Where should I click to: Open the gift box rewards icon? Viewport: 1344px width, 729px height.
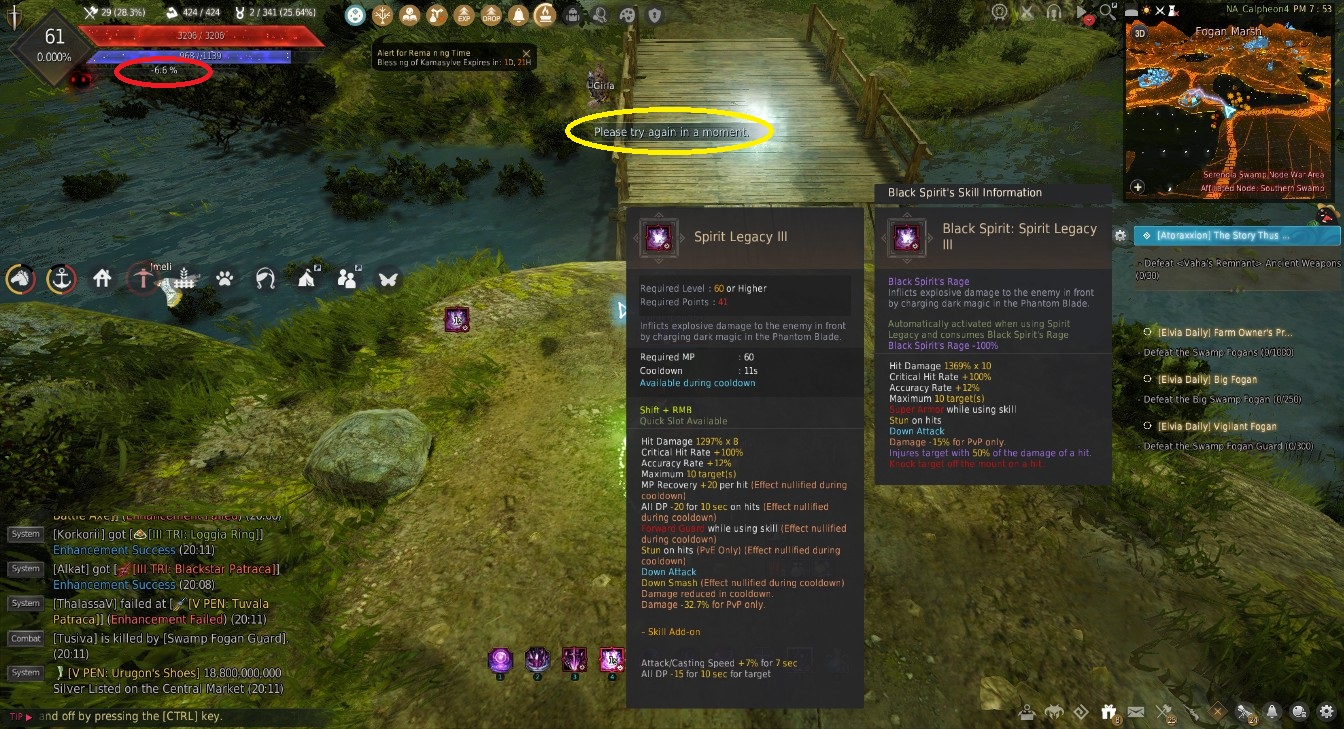coord(1108,711)
